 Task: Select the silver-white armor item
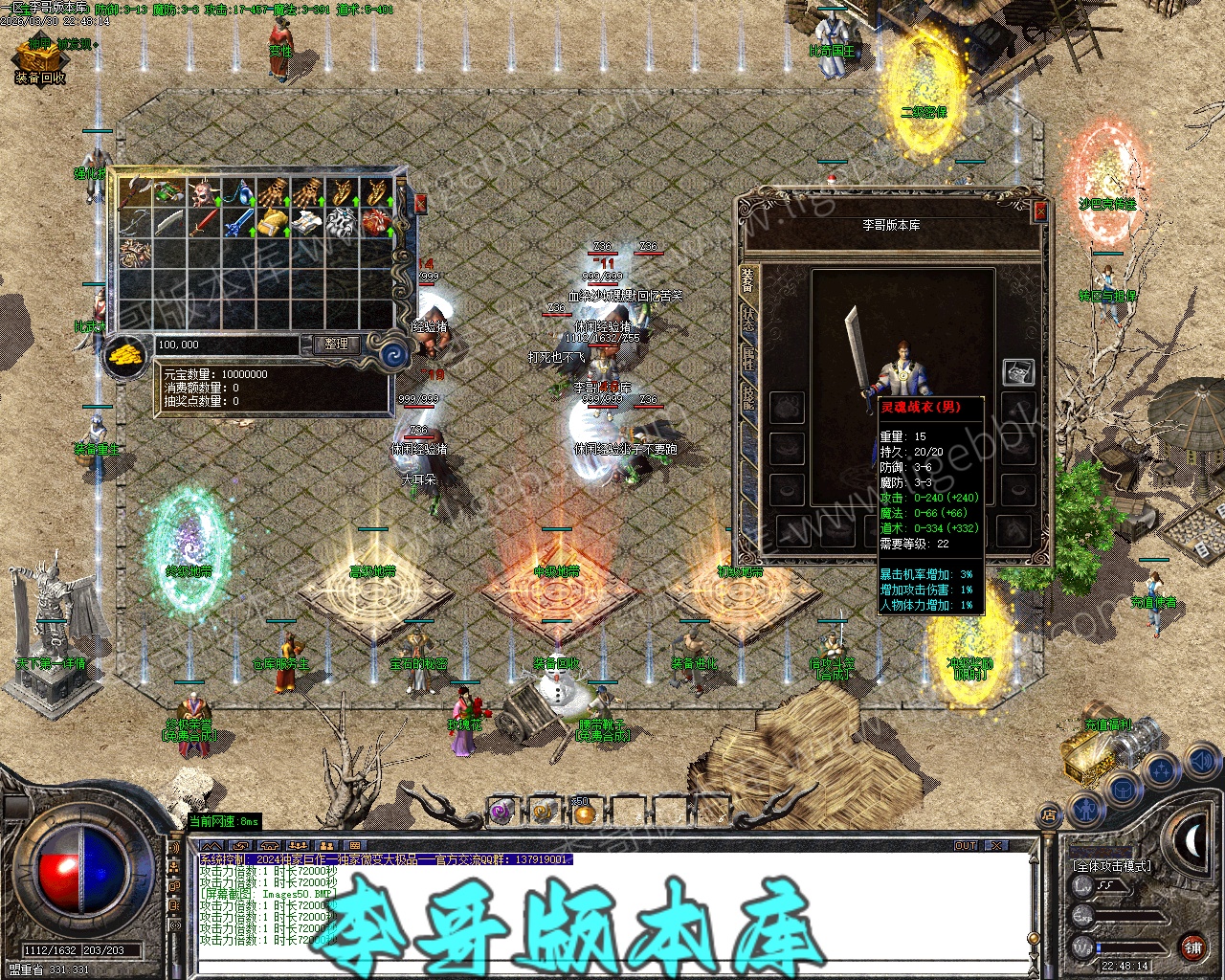pos(342,224)
